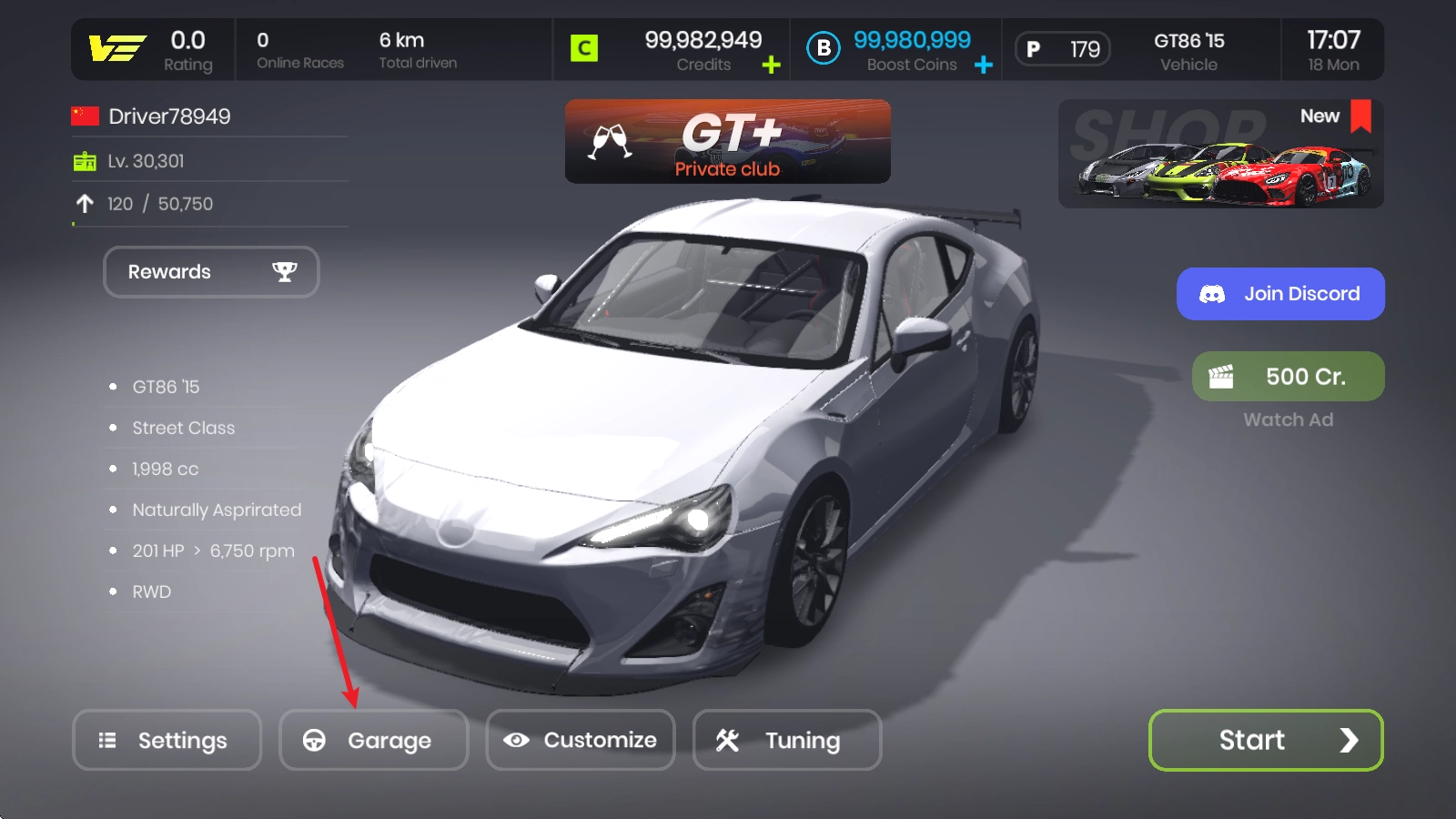
Task: Click the P 179 performance badge
Action: coord(1063,49)
